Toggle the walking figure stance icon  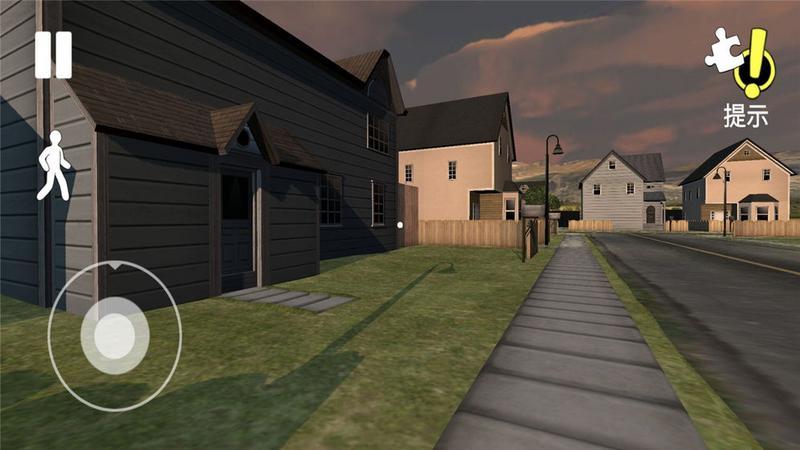coord(53,165)
